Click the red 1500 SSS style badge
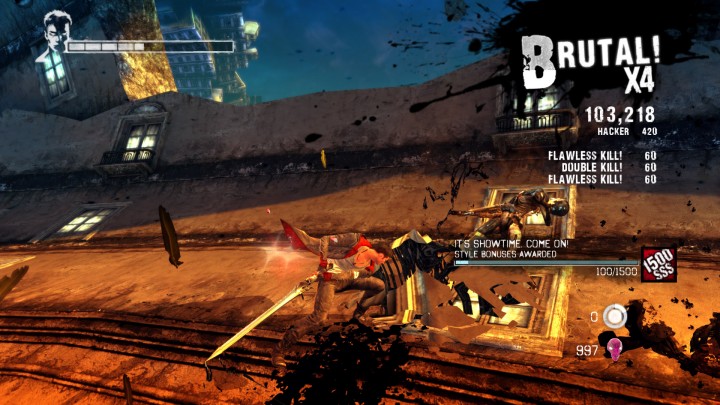The height and width of the screenshot is (405, 720). click(658, 264)
